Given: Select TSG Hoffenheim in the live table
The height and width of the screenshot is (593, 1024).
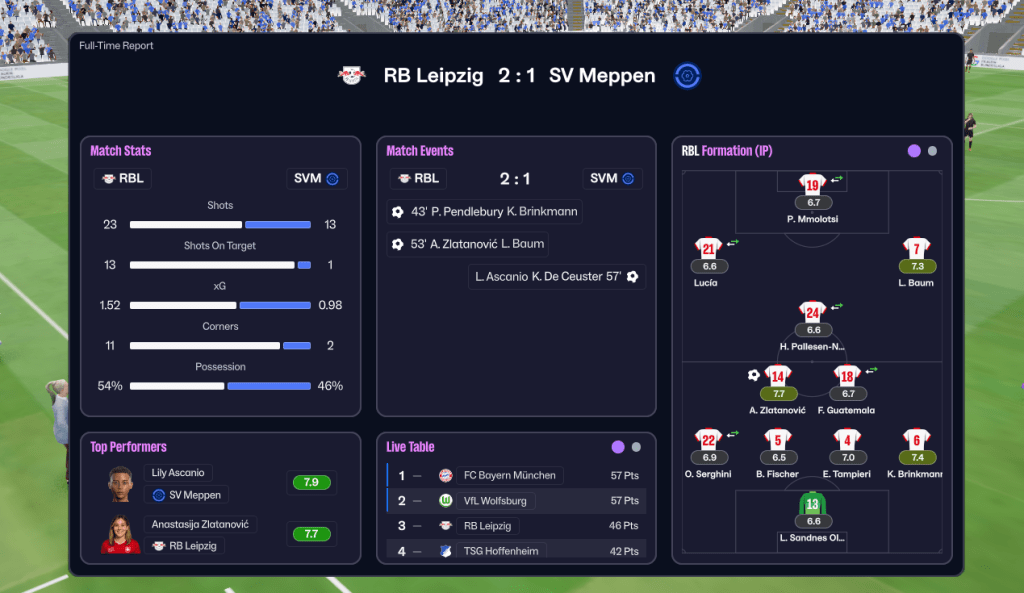Looking at the screenshot, I should [x=501, y=550].
